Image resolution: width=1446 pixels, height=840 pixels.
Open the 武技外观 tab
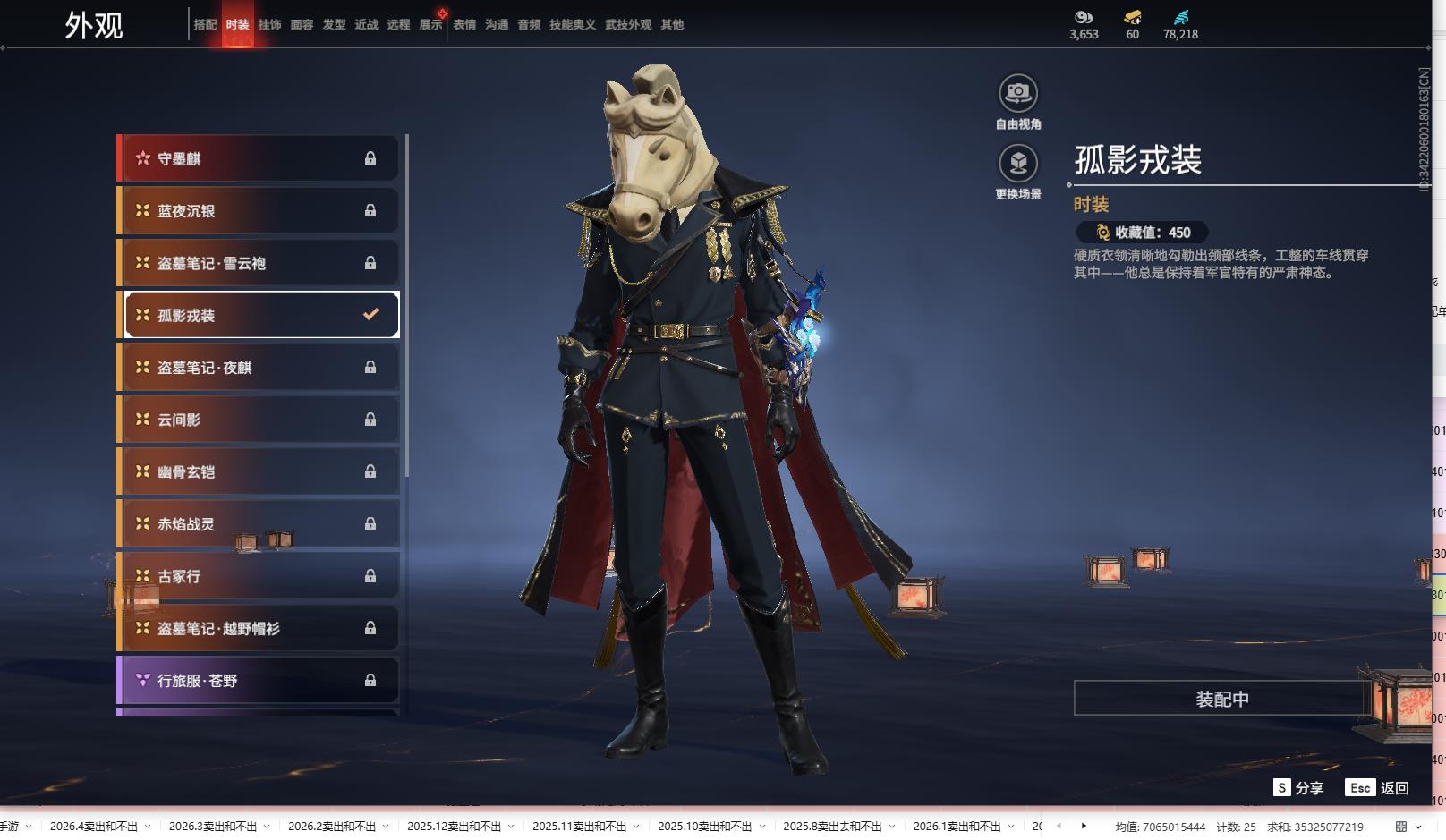(x=627, y=25)
